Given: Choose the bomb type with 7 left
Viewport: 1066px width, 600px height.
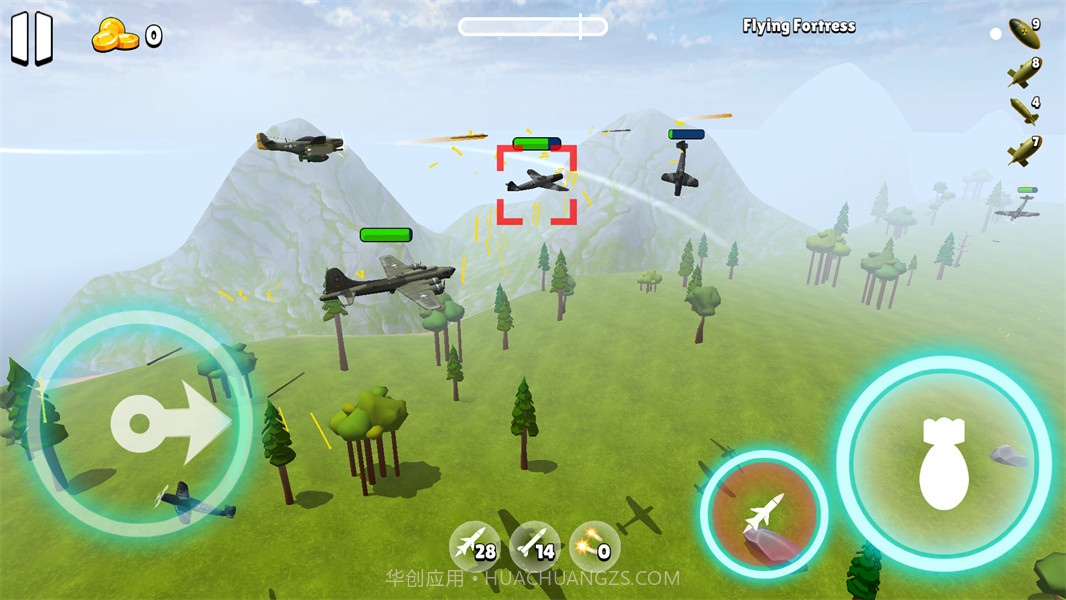Looking at the screenshot, I should pyautogui.click(x=1024, y=150).
